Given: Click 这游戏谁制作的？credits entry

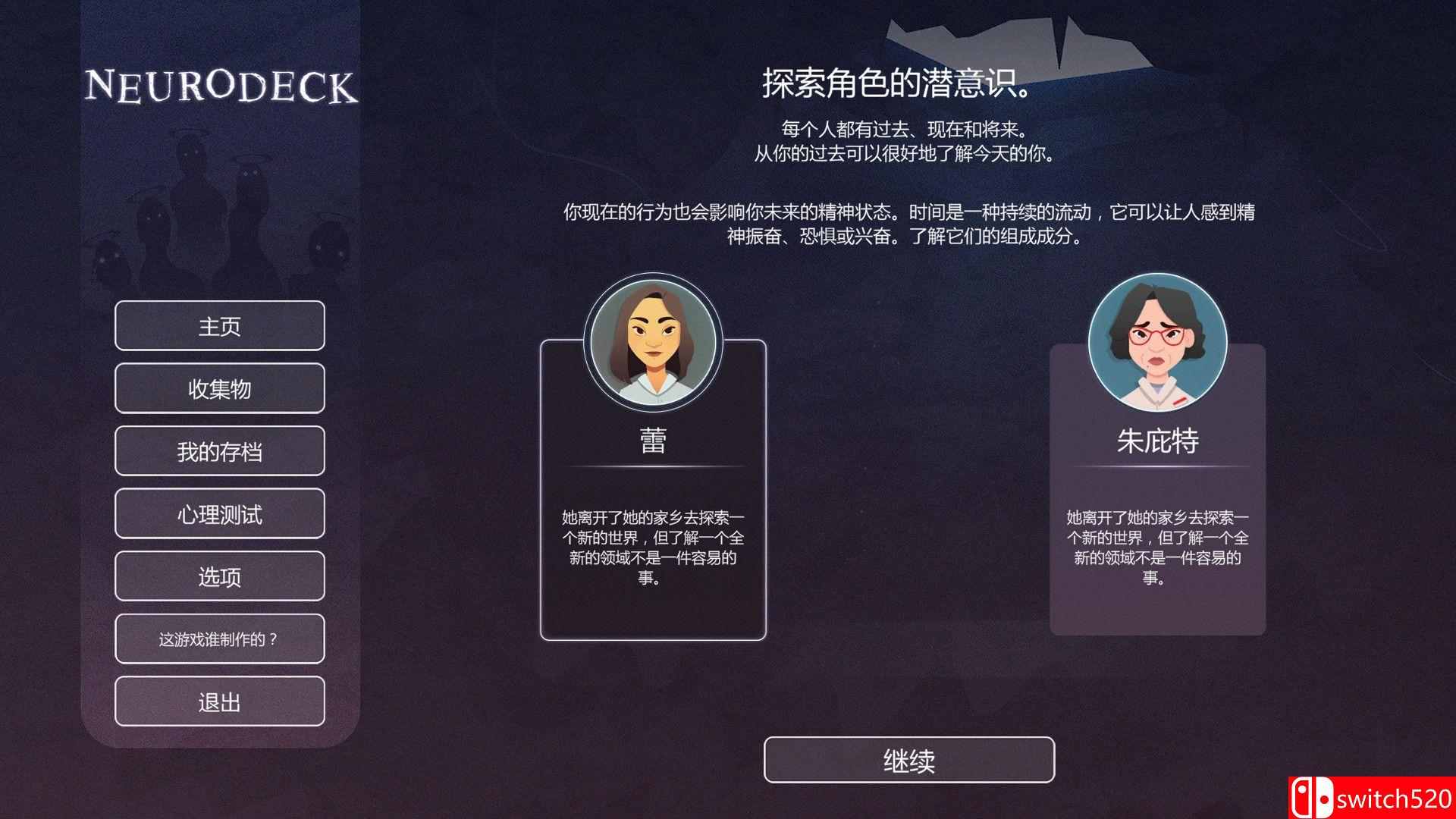Looking at the screenshot, I should (220, 639).
